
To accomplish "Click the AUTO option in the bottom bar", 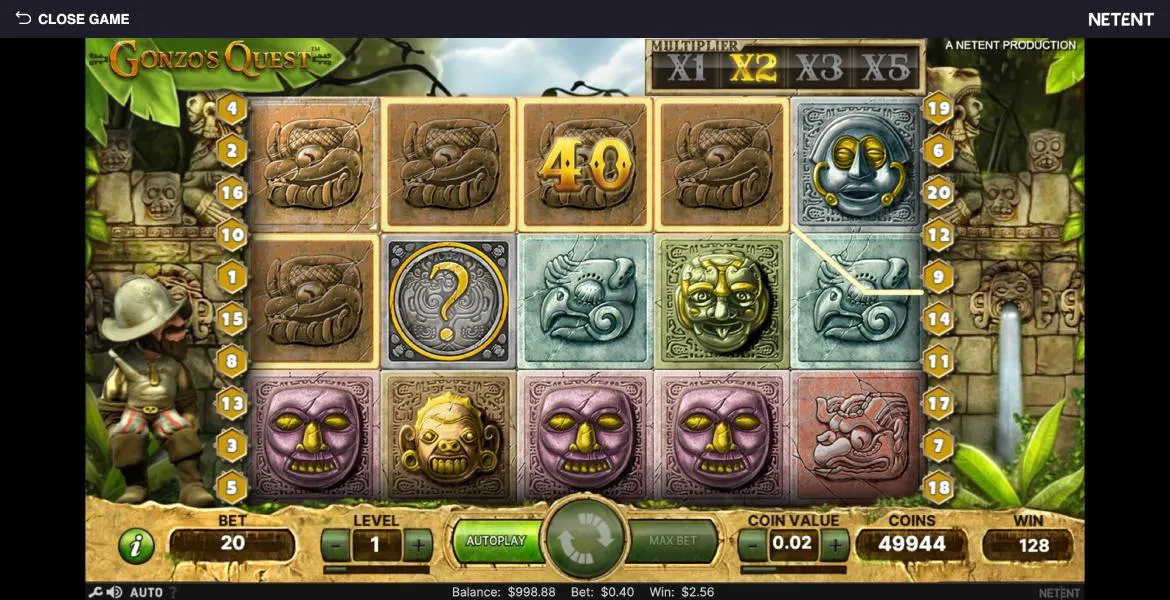I will [146, 593].
